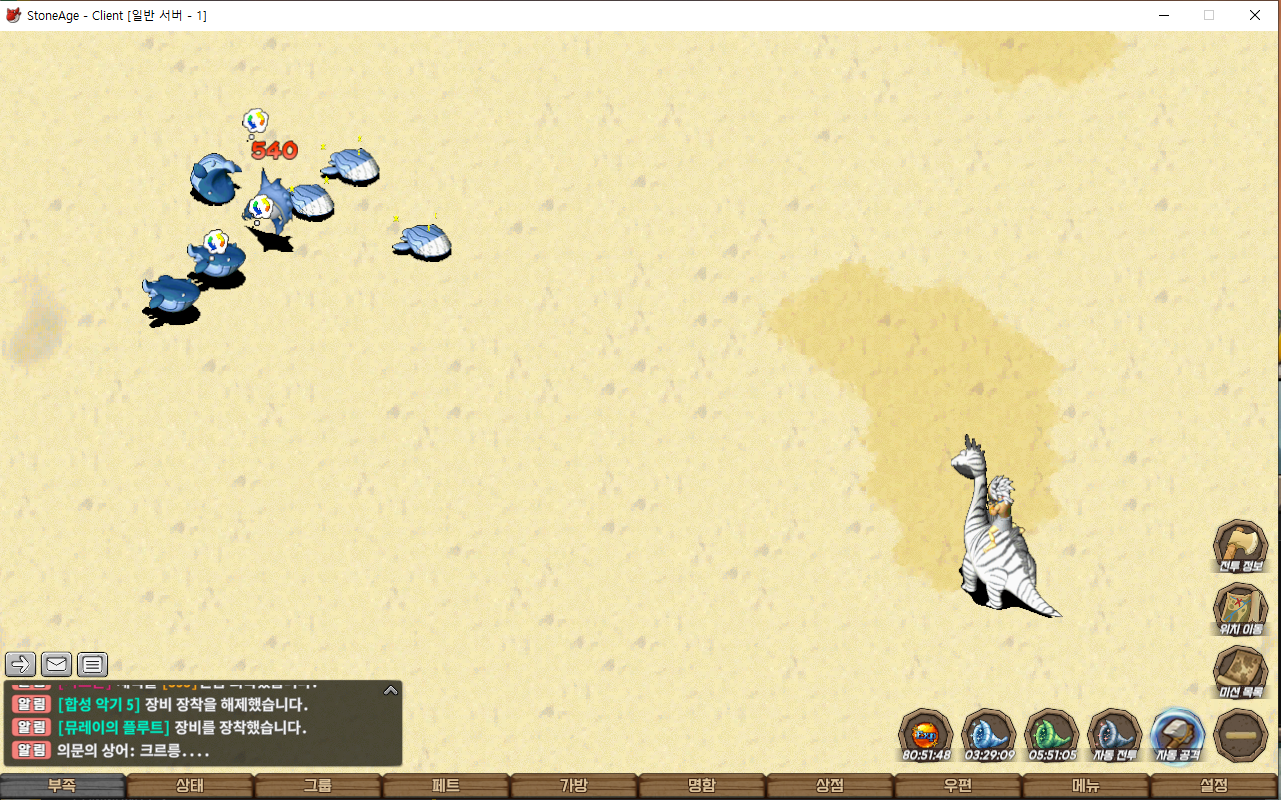Close the StoneAge client window
Screen dimensions: 1281x800
[1254, 15]
